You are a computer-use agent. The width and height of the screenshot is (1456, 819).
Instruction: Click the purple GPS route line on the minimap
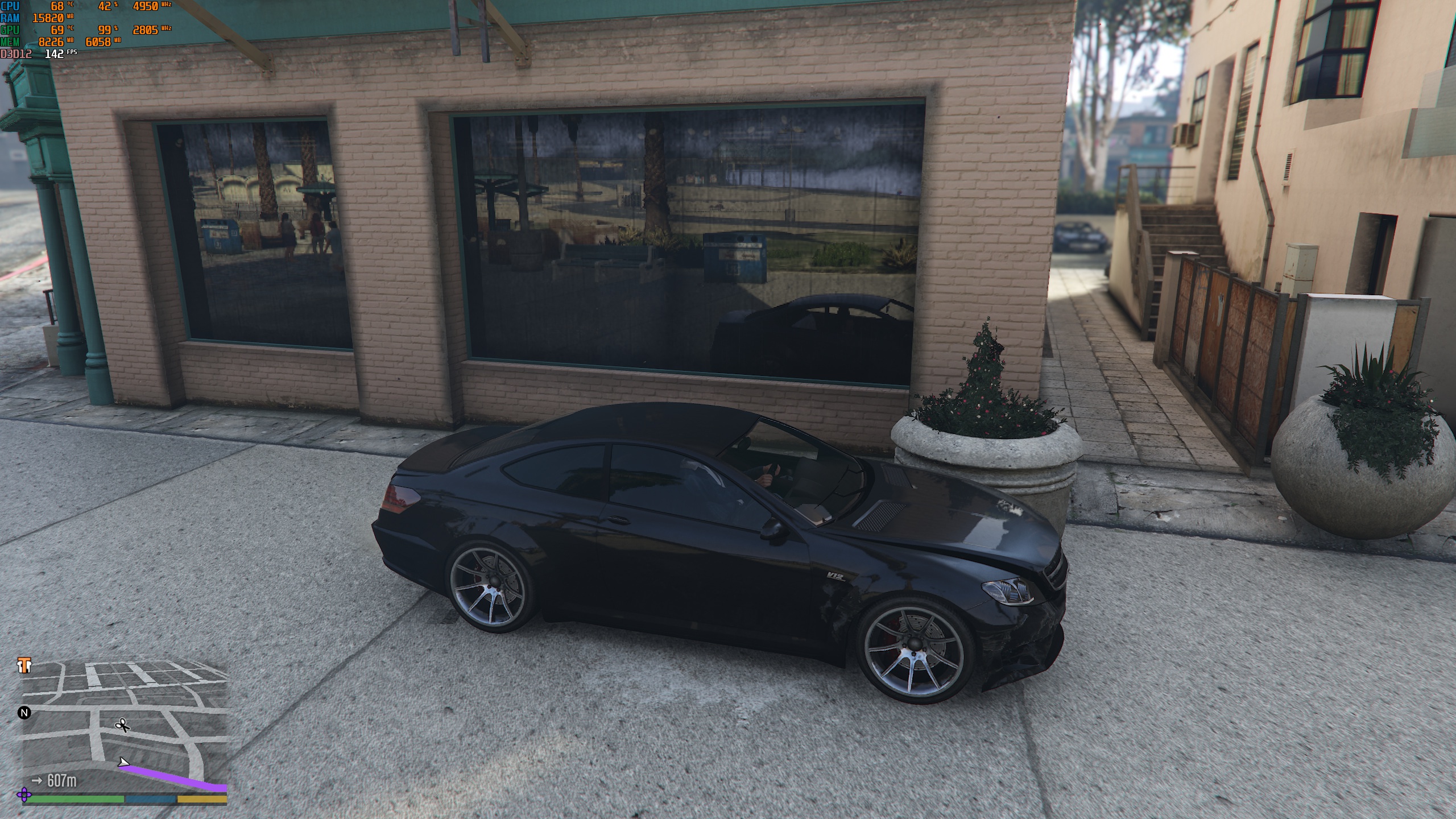(x=176, y=777)
